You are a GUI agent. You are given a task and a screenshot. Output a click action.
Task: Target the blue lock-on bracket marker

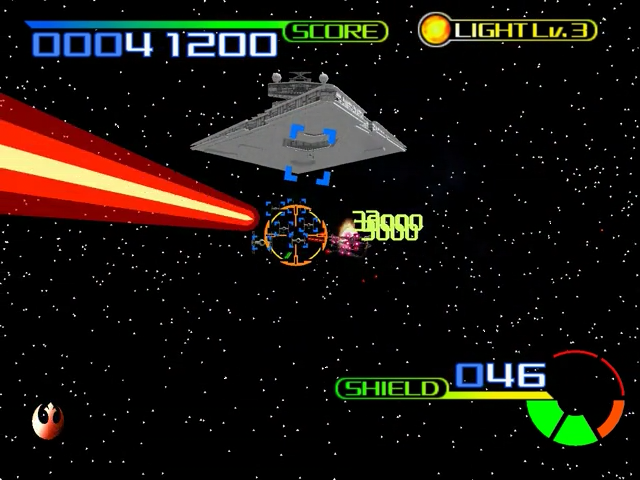[x=308, y=154]
